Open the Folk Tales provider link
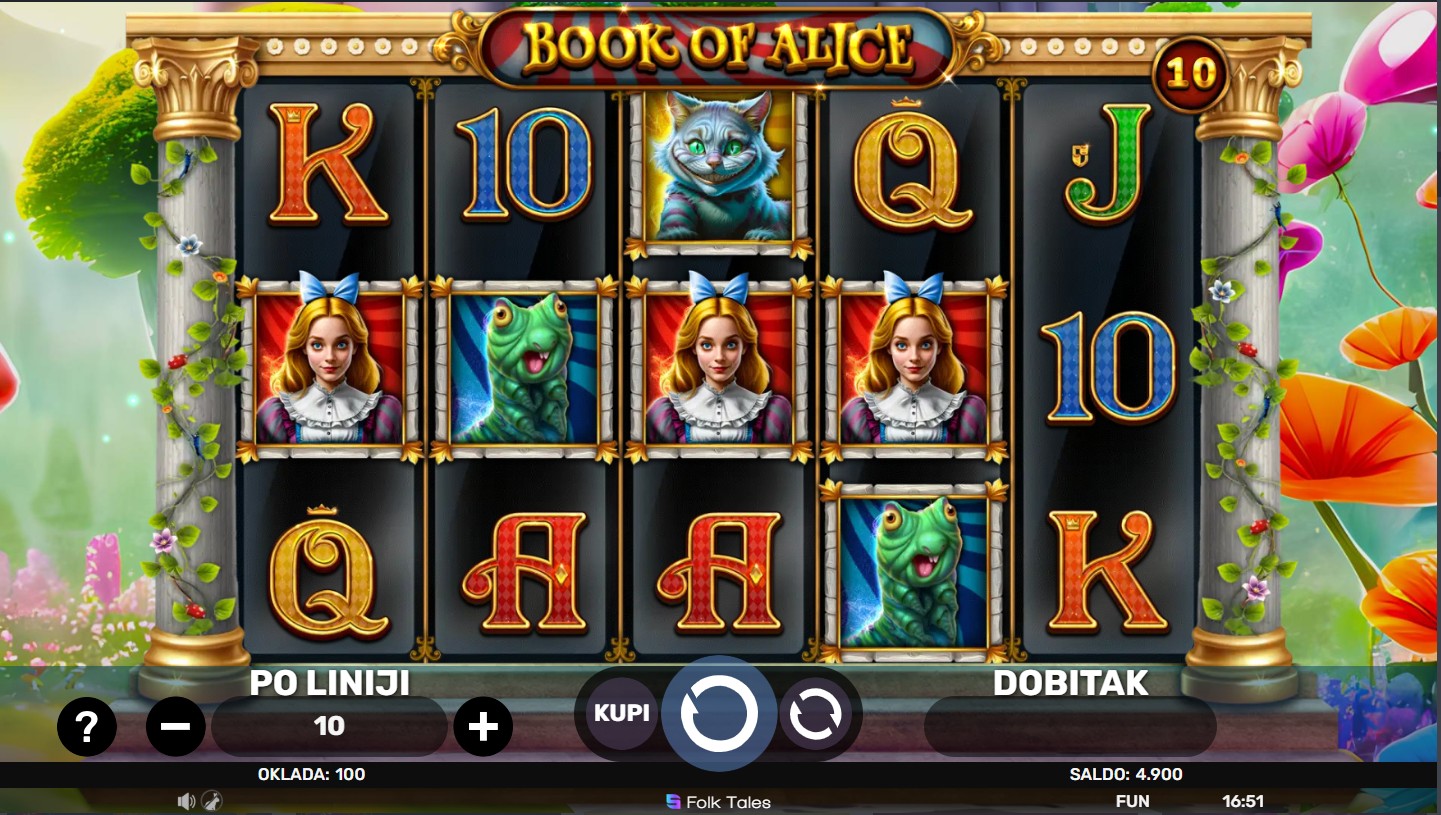Image resolution: width=1441 pixels, height=815 pixels. click(719, 802)
